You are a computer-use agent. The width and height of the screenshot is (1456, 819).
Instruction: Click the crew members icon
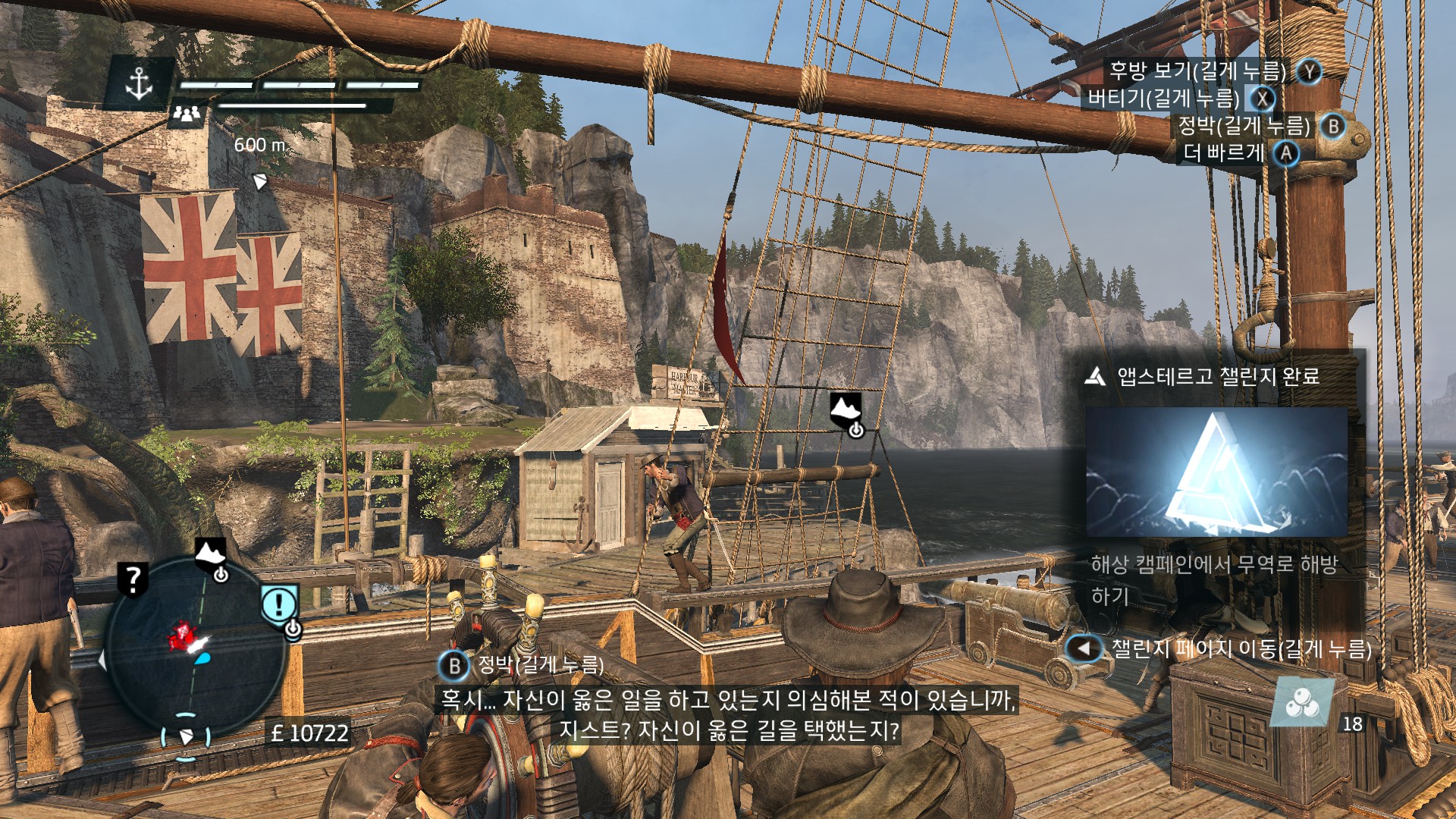tap(187, 114)
